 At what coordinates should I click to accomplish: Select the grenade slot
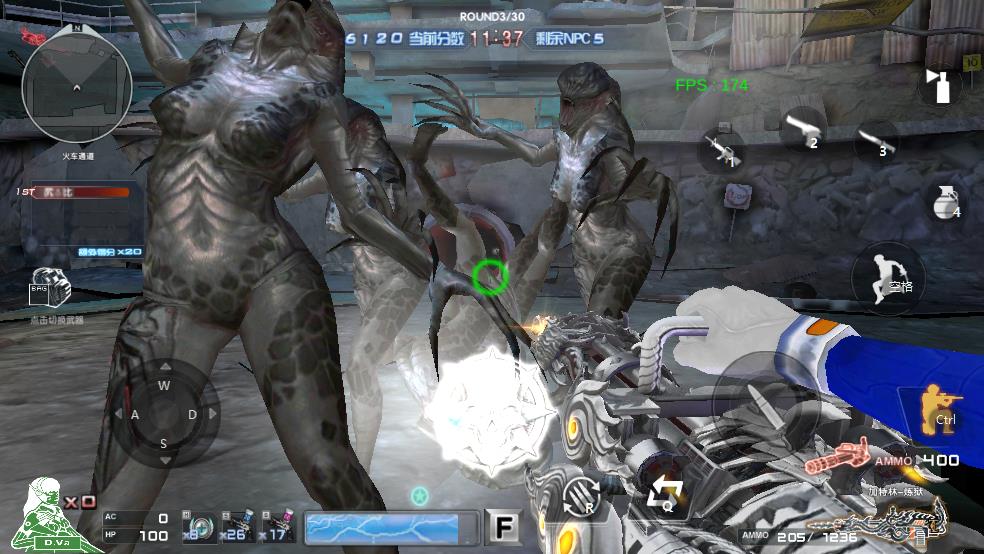tap(942, 200)
